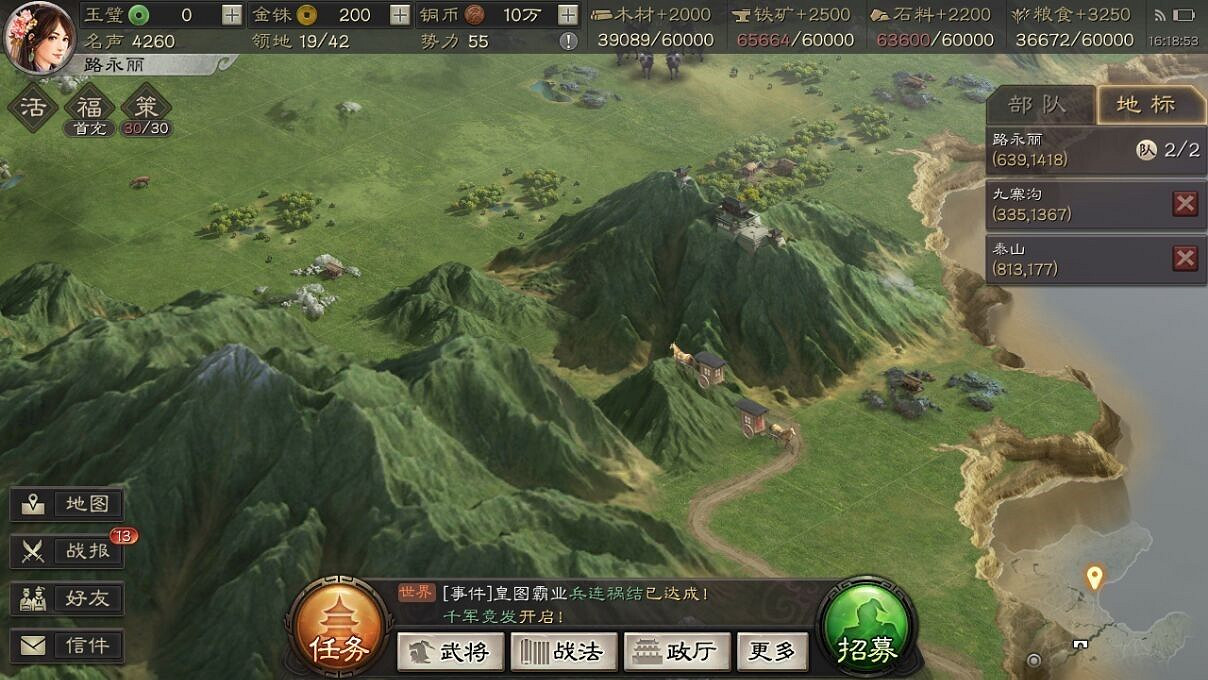Show 更多 additional options
This screenshot has width=1208, height=680.
[x=772, y=651]
